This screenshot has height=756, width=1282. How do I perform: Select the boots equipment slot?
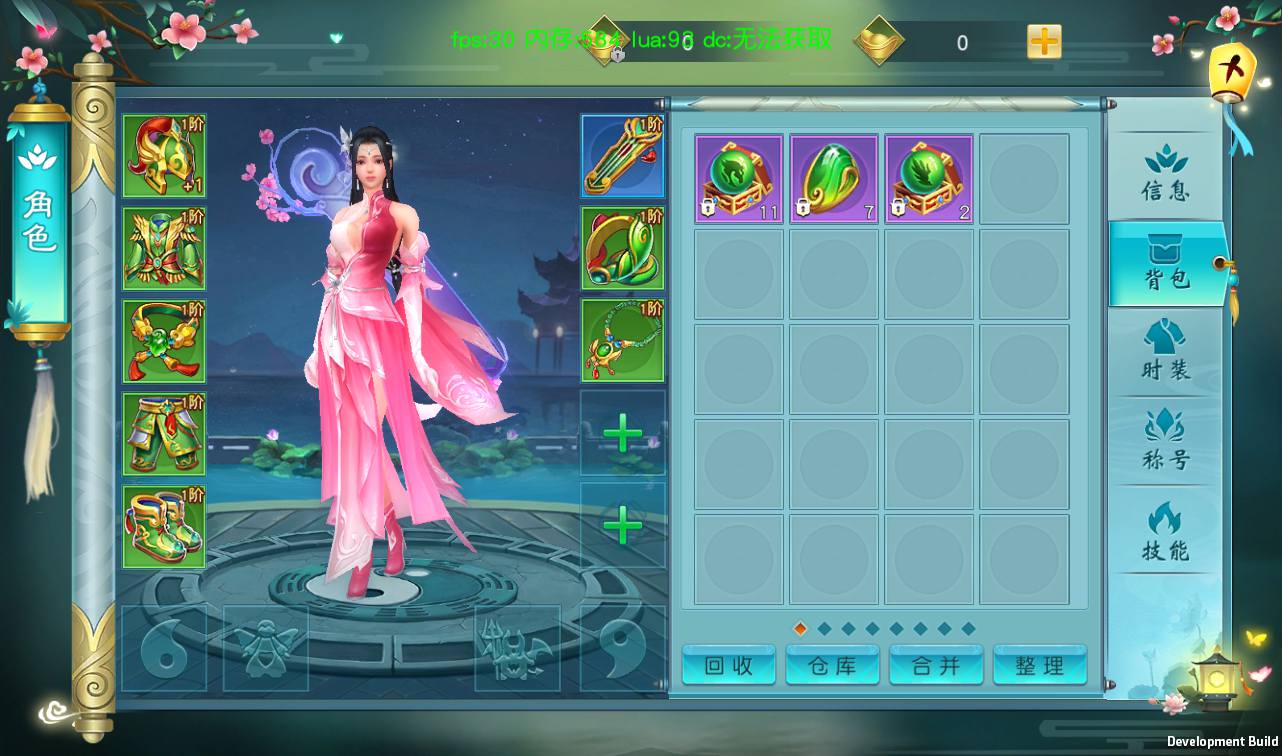pos(164,527)
